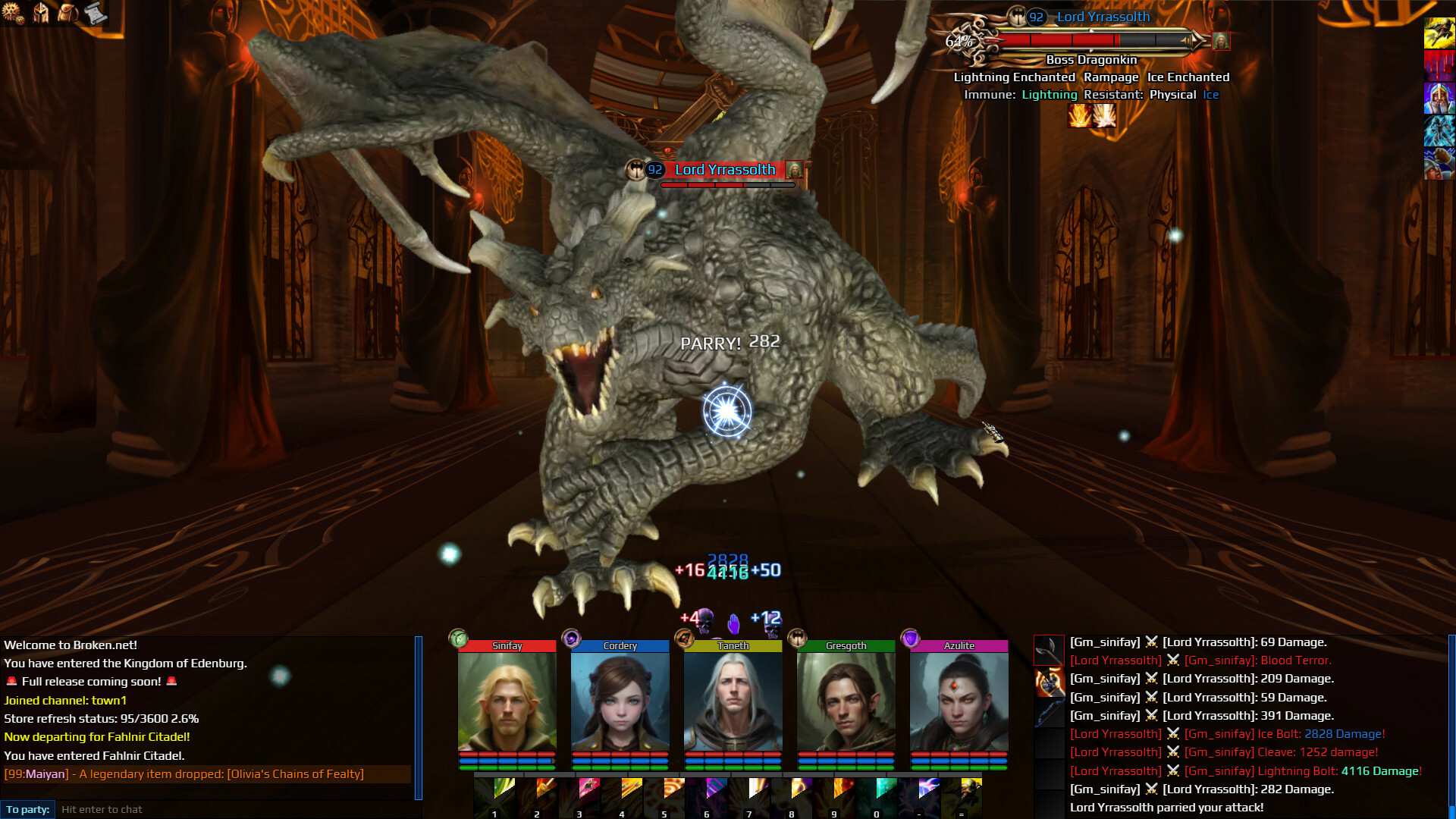Click the chat input field to type
Viewport: 1456px width, 819px height.
(227, 809)
